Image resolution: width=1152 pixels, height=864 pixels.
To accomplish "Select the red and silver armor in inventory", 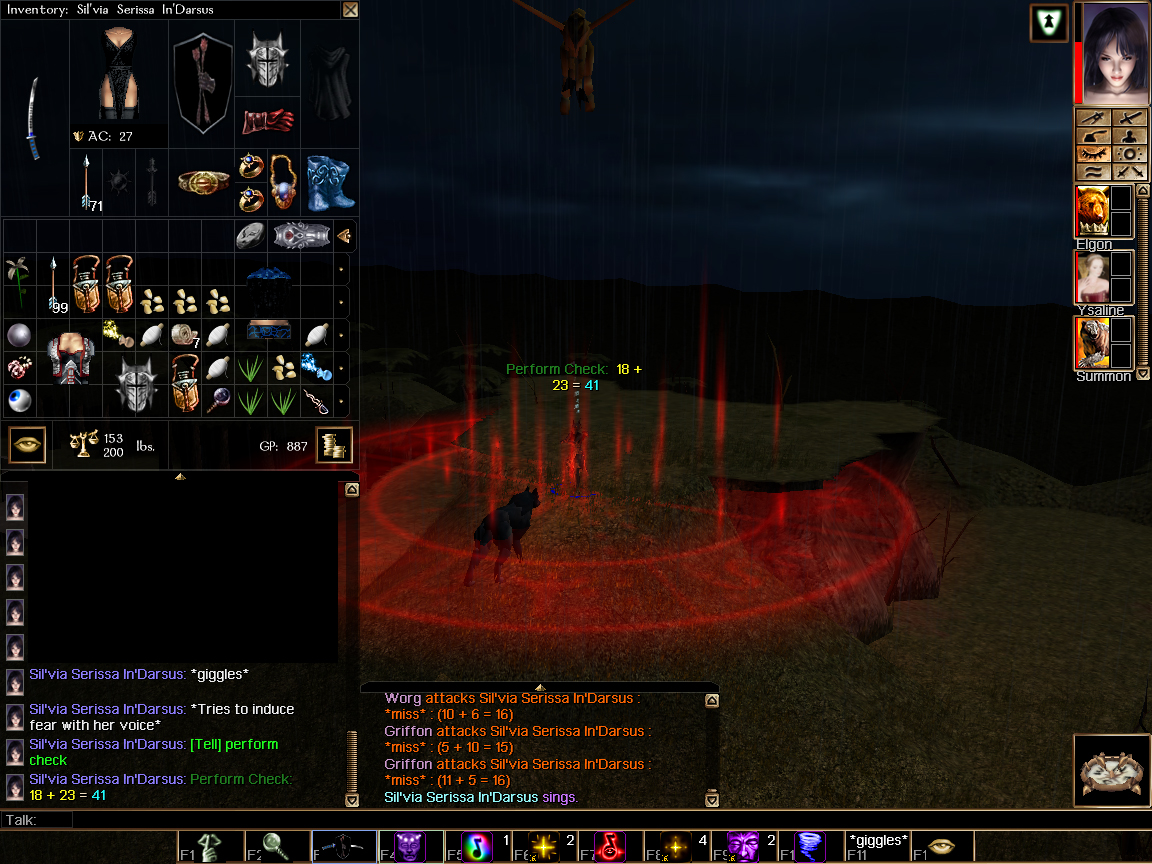I will [x=69, y=357].
